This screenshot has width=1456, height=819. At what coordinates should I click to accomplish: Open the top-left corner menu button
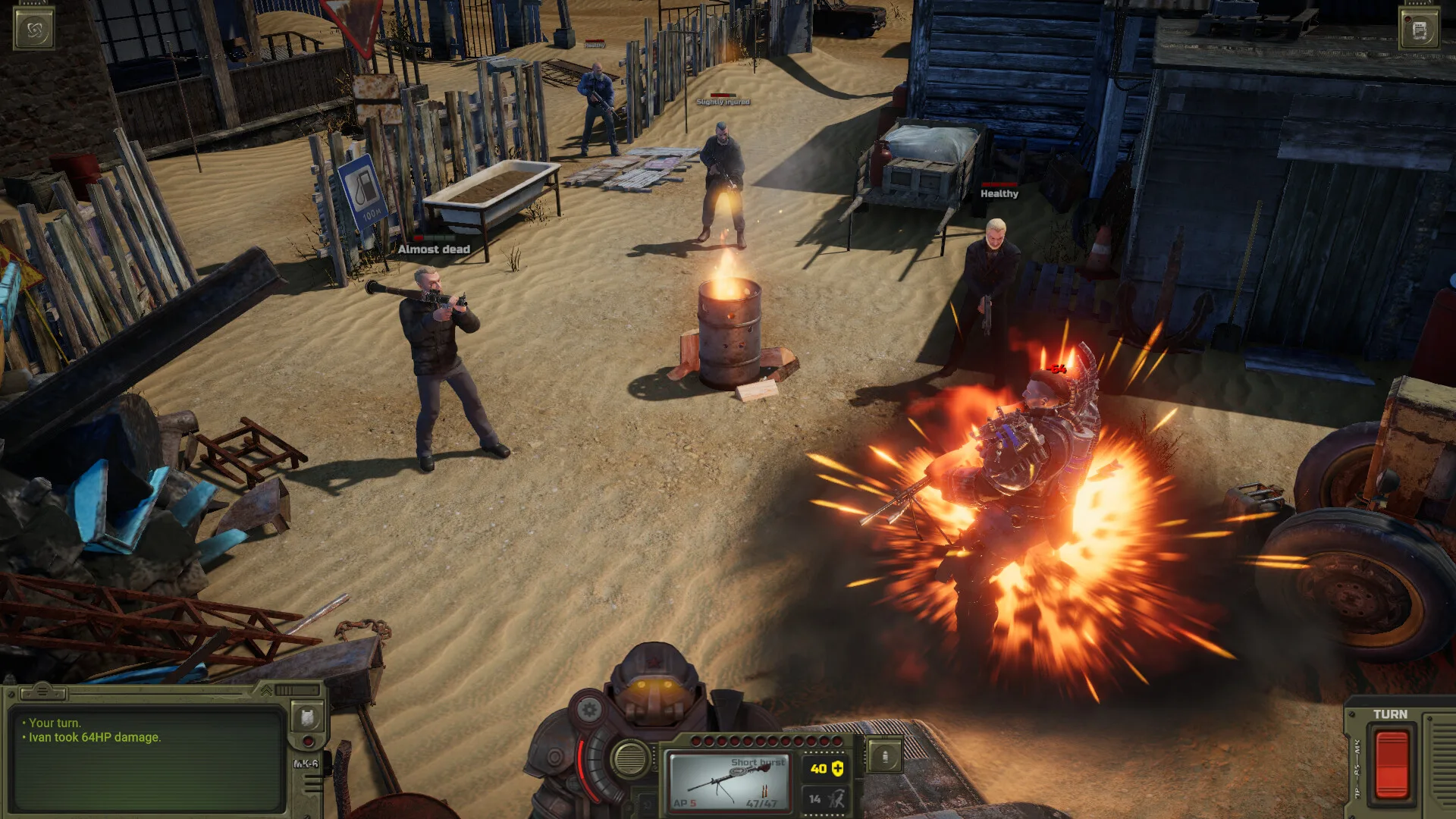click(34, 30)
